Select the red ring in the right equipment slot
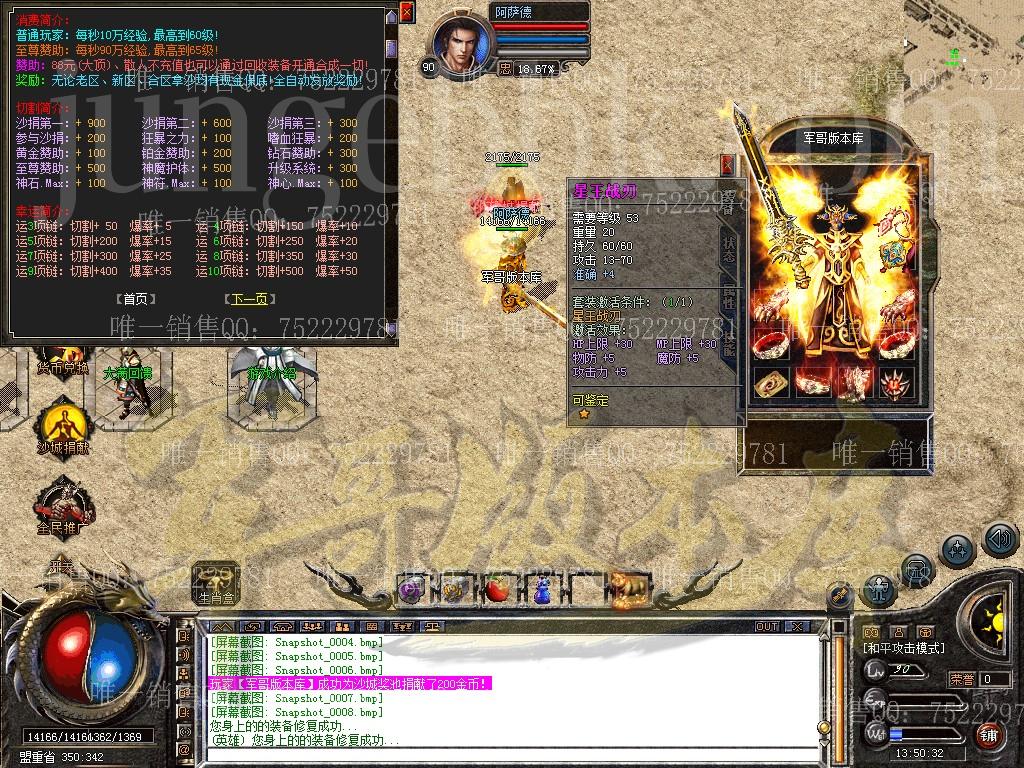The image size is (1024, 768). 896,345
